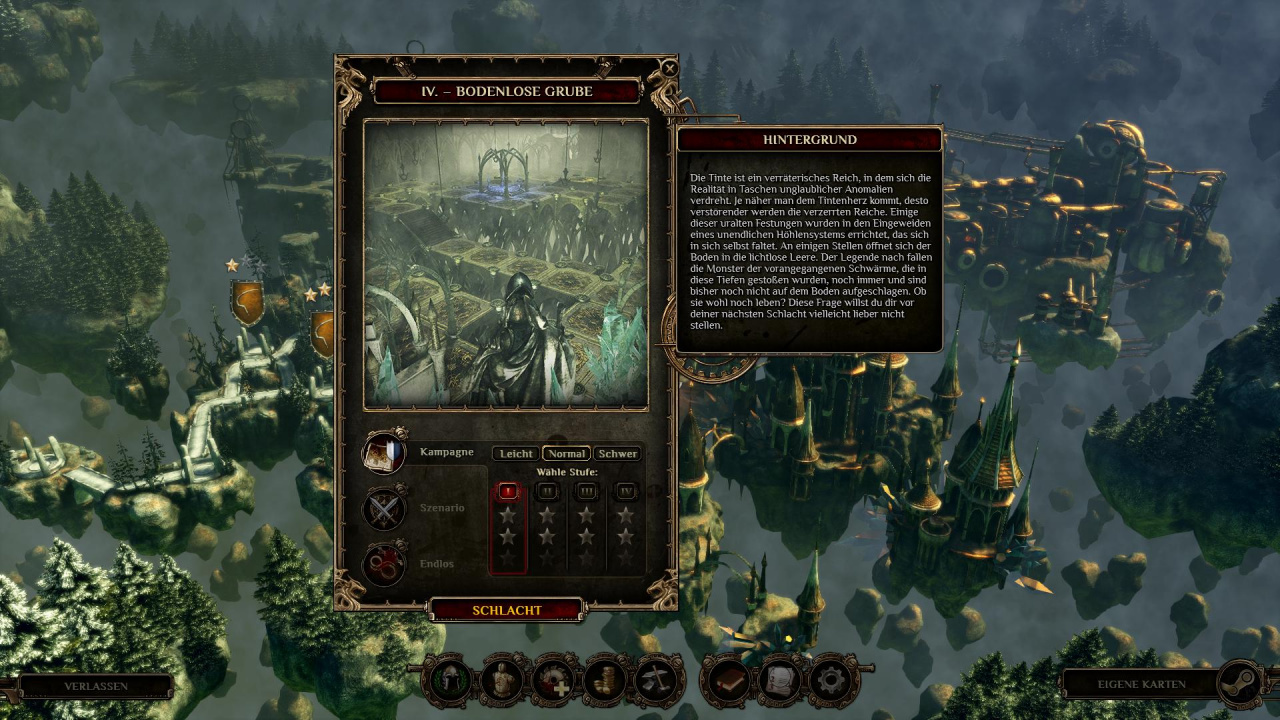Image resolution: width=1280 pixels, height=720 pixels.
Task: Start the battle with the Schlacht button
Action: [x=506, y=610]
